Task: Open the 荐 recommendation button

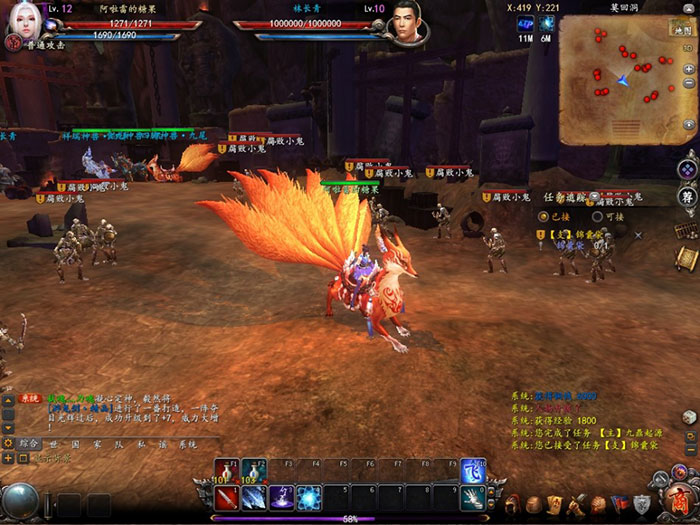Action: click(687, 196)
